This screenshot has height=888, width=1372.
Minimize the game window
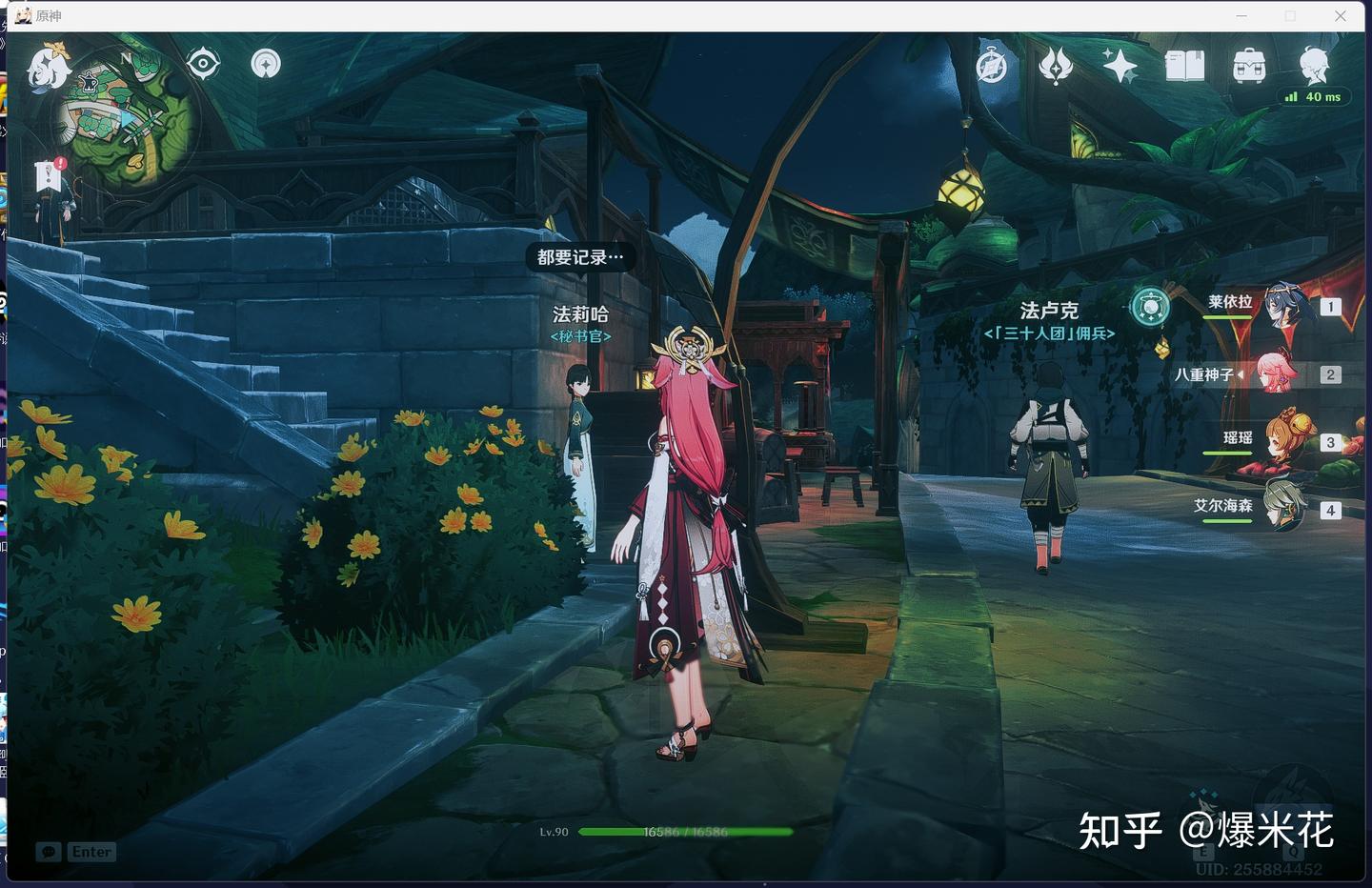coord(1241,16)
